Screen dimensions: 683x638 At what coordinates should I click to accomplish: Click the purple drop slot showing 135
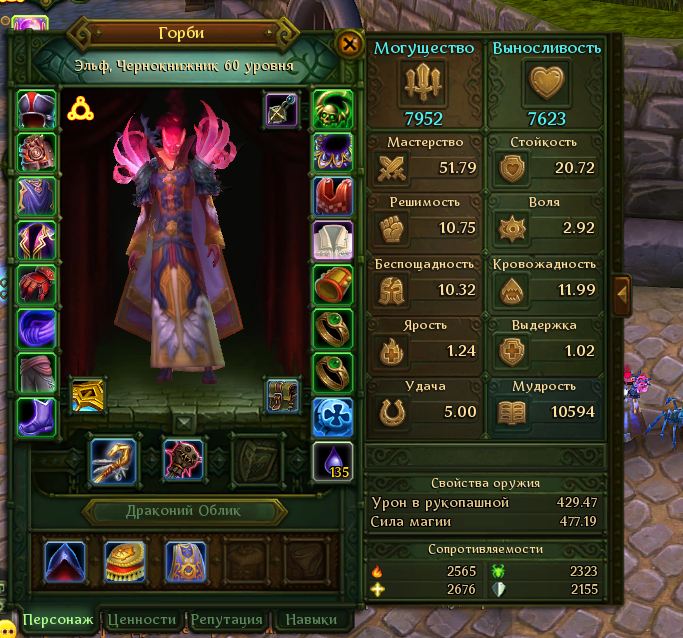coord(332,460)
